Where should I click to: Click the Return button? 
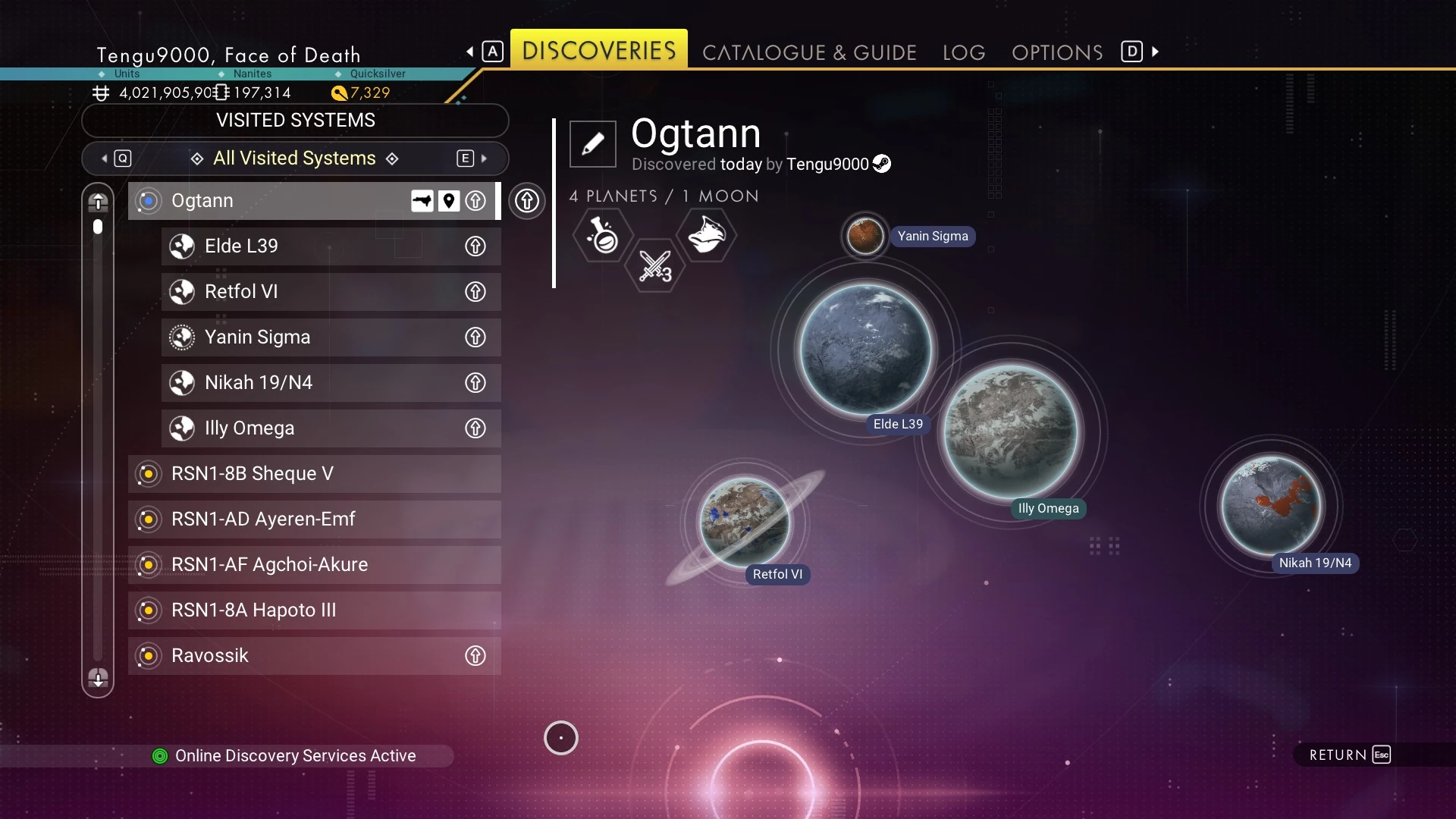coord(1350,755)
